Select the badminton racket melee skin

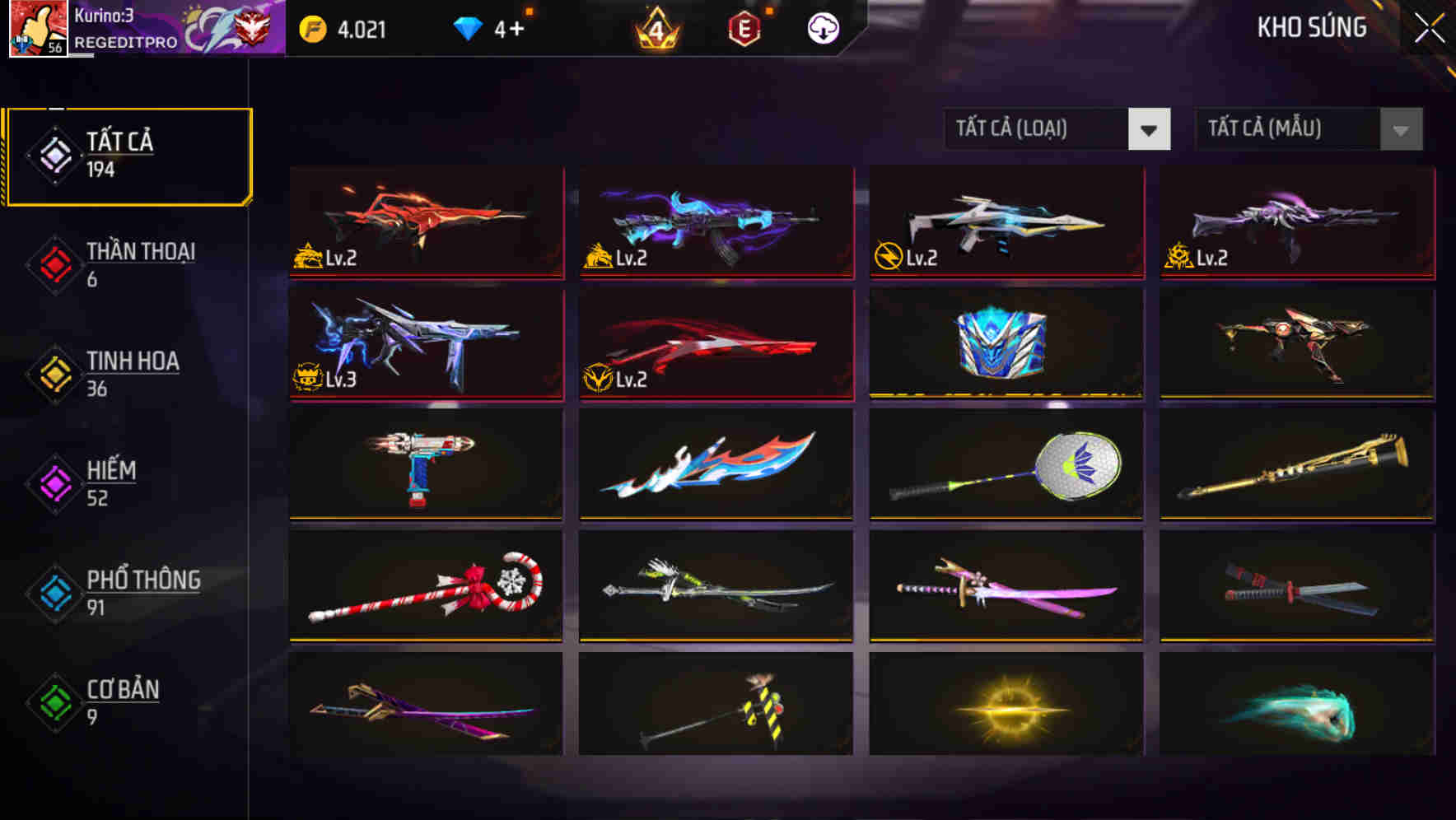click(1005, 465)
